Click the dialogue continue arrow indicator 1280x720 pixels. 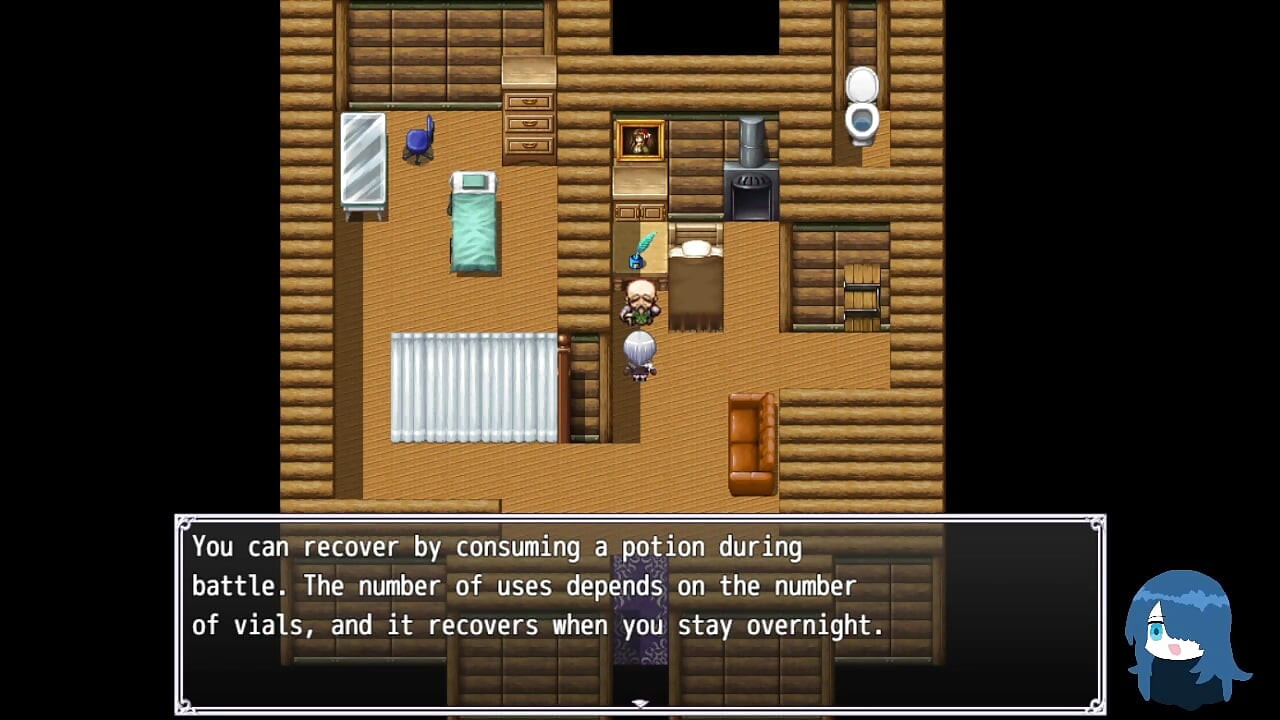pyautogui.click(x=640, y=704)
